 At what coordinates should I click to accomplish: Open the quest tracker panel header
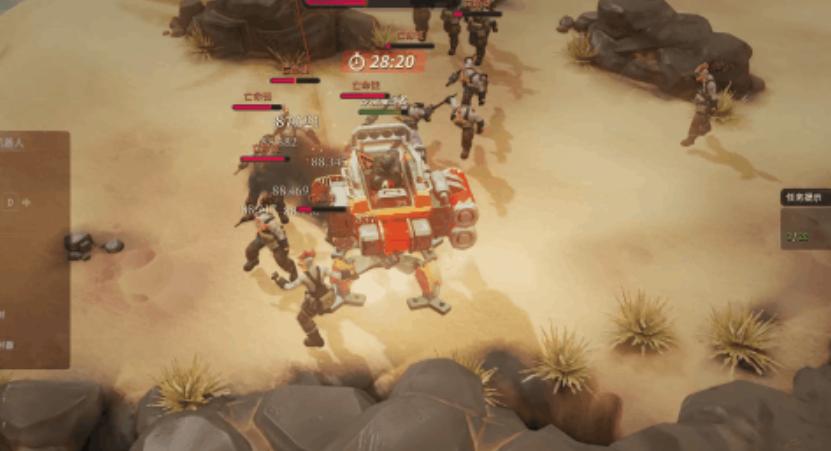[805, 198]
